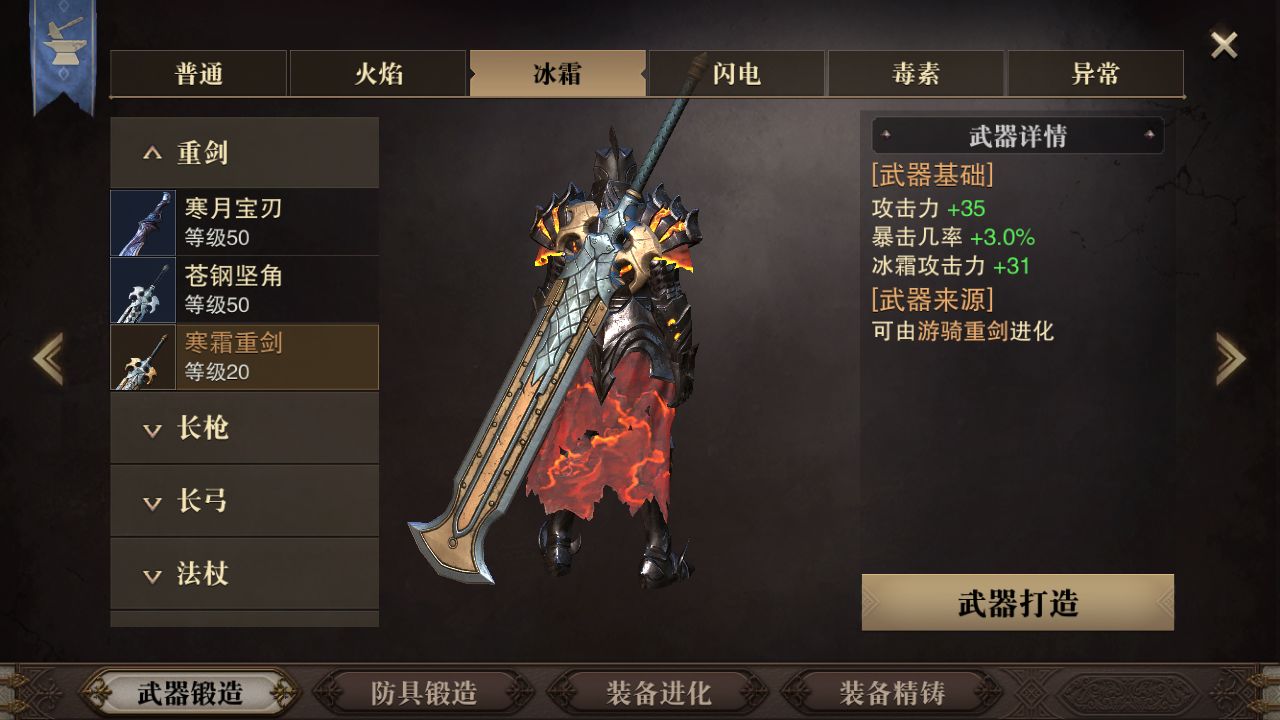
Task: Show the 毒素 weapon tab
Action: click(x=916, y=74)
